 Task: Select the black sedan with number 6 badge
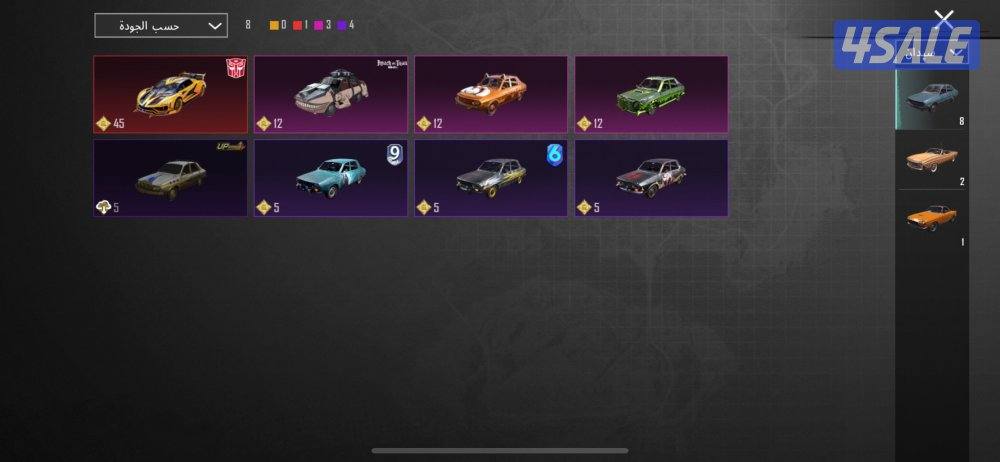(x=491, y=178)
